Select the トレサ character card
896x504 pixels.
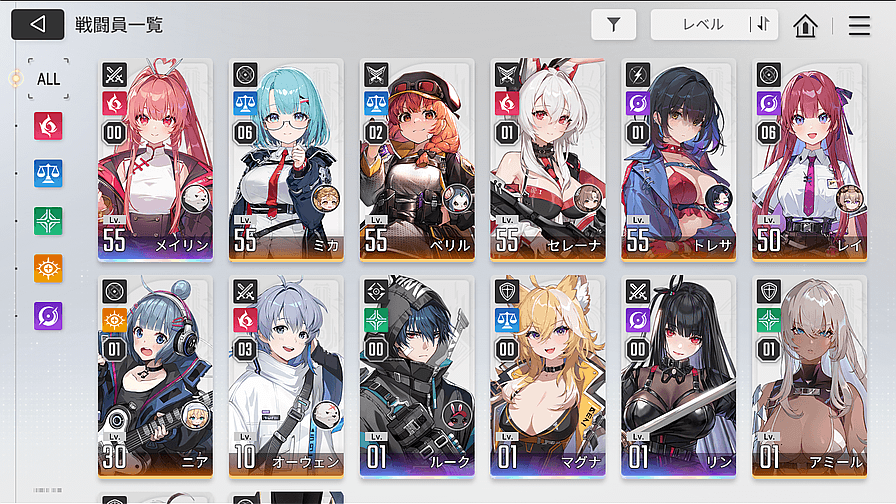tap(679, 160)
